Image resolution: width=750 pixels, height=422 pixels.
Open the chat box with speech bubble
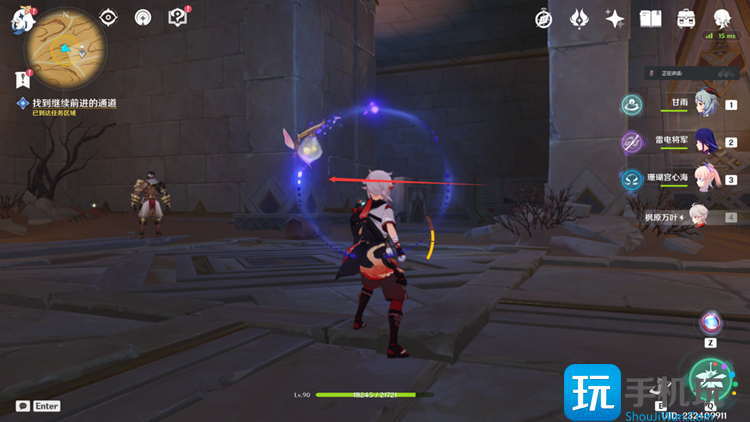click(23, 406)
